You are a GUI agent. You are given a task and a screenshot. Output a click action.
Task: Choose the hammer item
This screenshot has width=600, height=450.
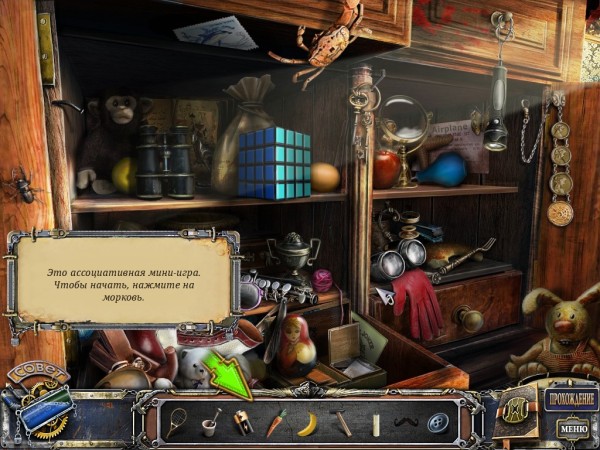point(342,423)
